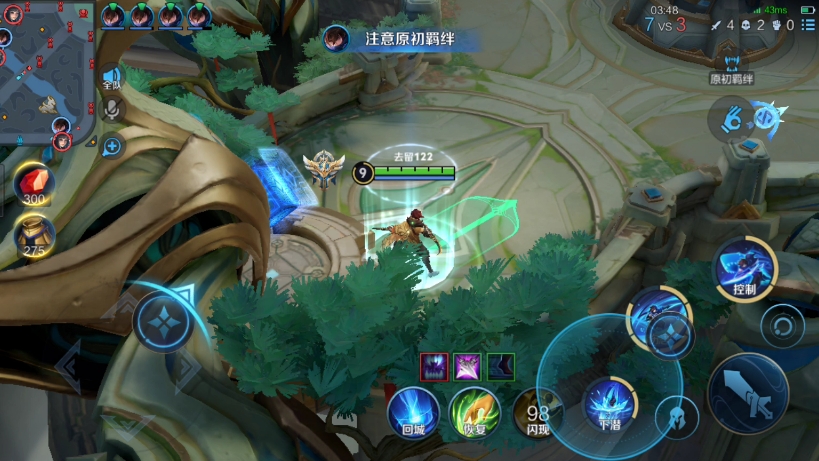Image resolution: width=819 pixels, height=461 pixels.
Task: Toggle the microphone voice chat
Action: click(x=111, y=110)
